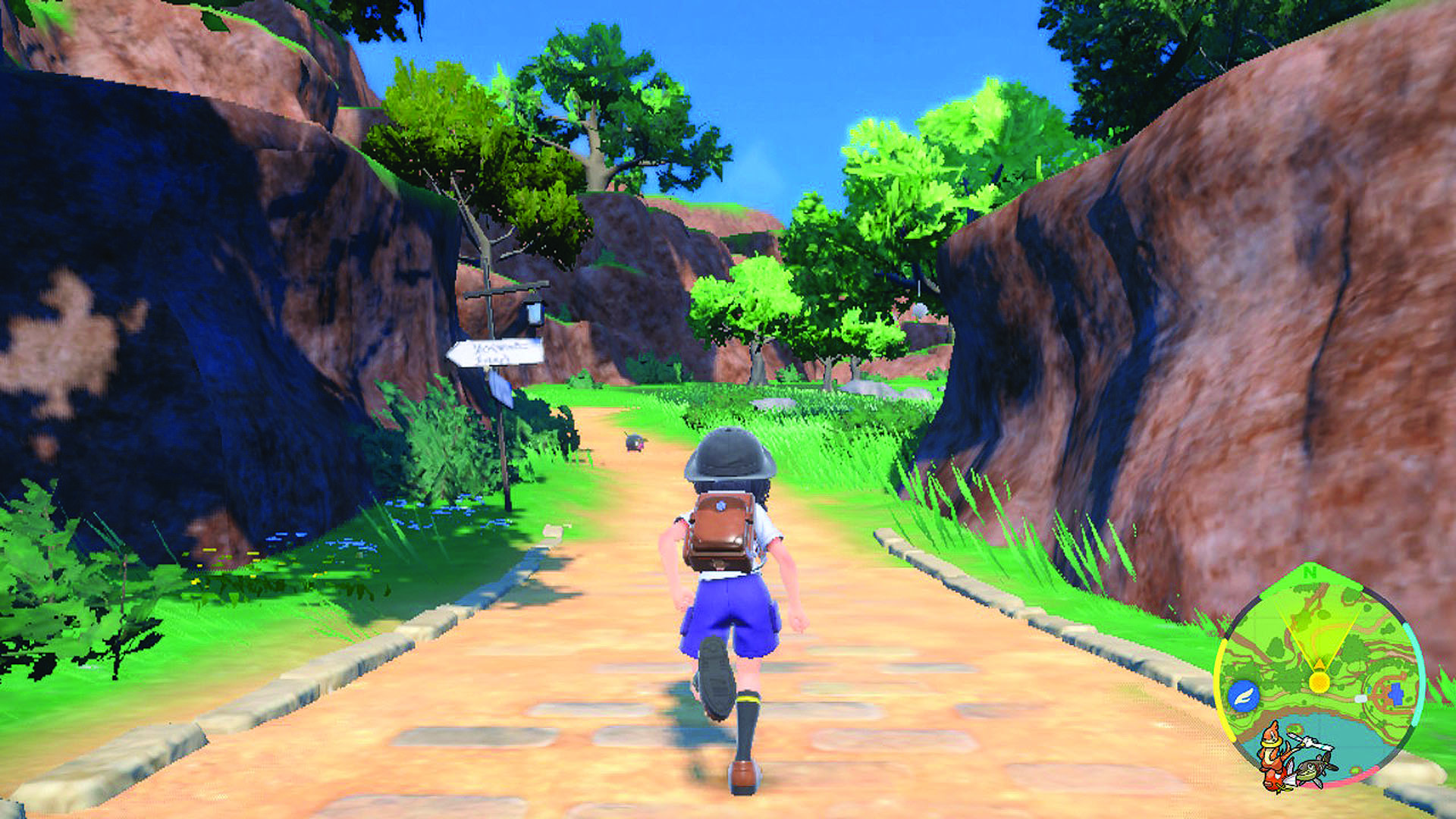Click the Buizel sprite beside the minimap

(x=1272, y=752)
